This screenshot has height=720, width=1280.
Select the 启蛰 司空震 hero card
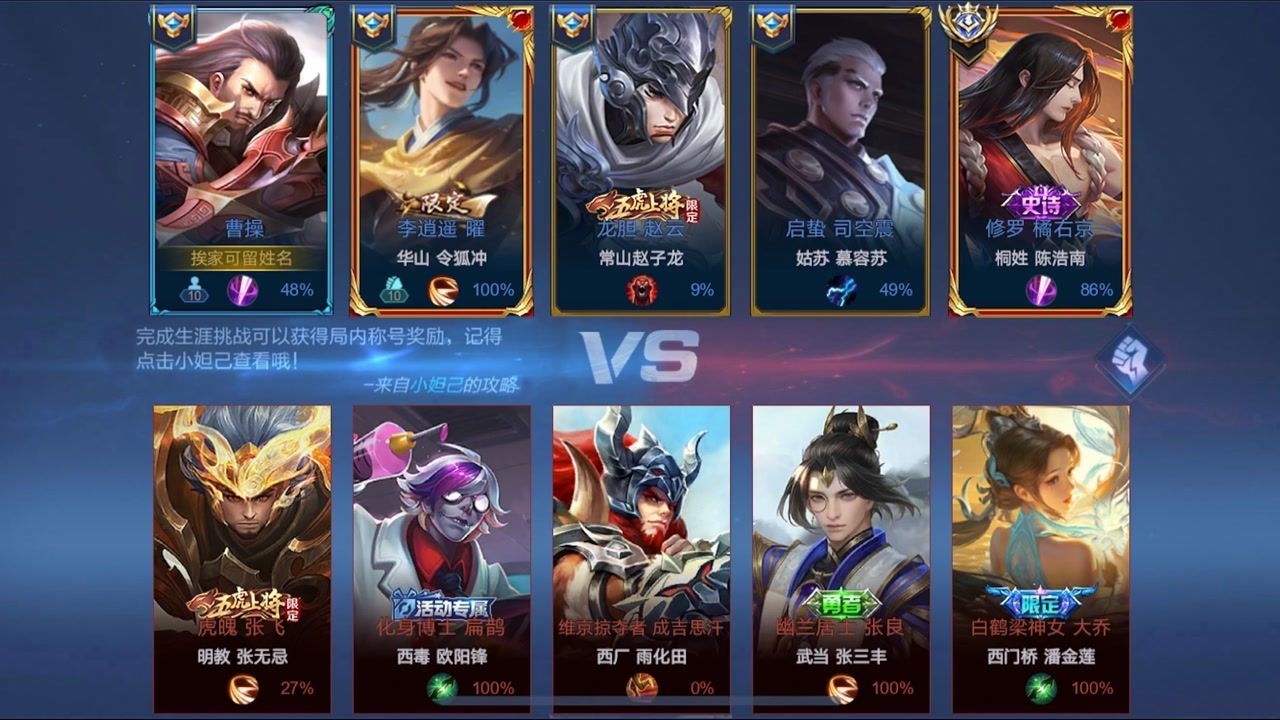coord(841,160)
